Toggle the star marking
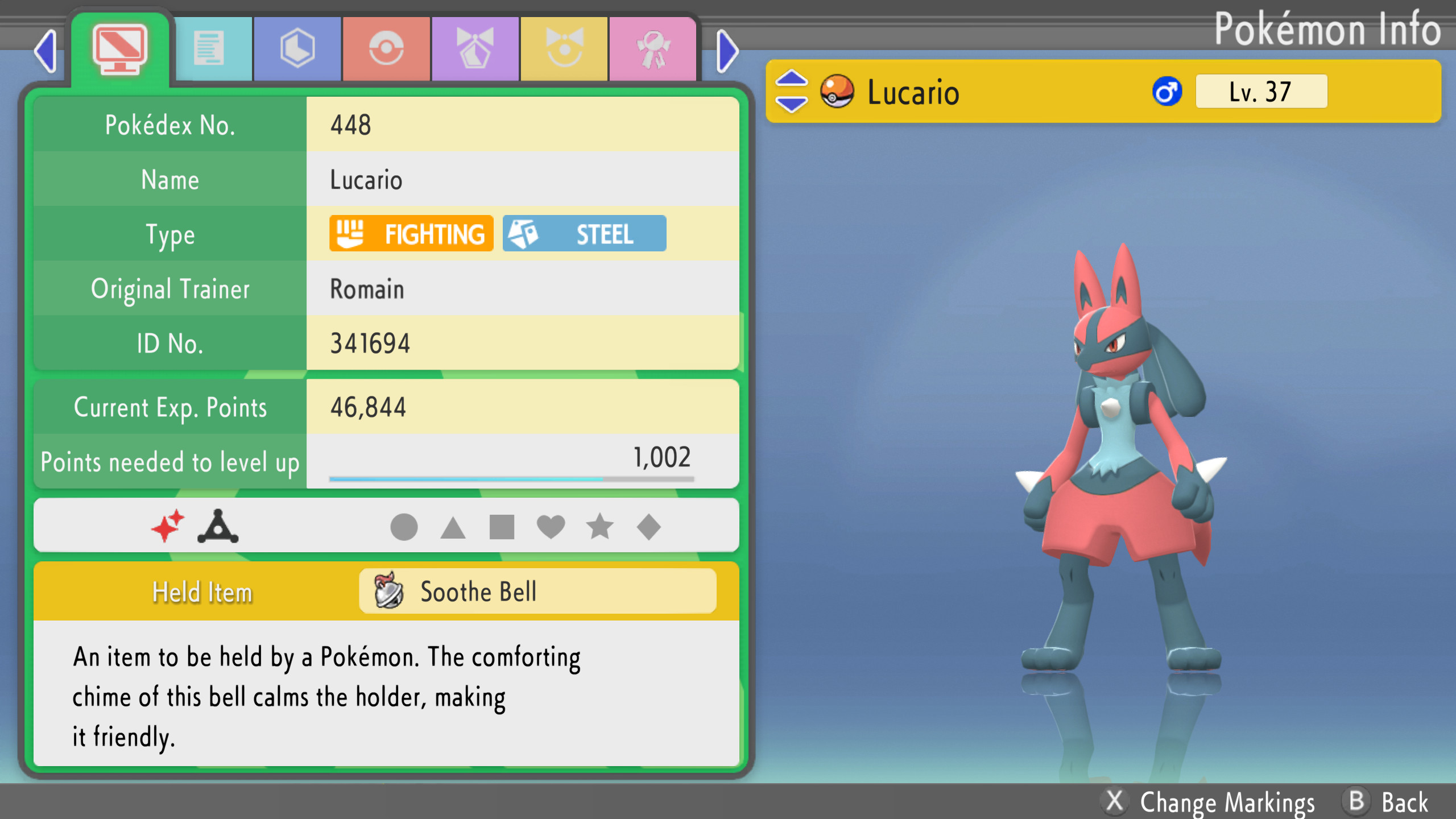1456x819 pixels. (600, 526)
